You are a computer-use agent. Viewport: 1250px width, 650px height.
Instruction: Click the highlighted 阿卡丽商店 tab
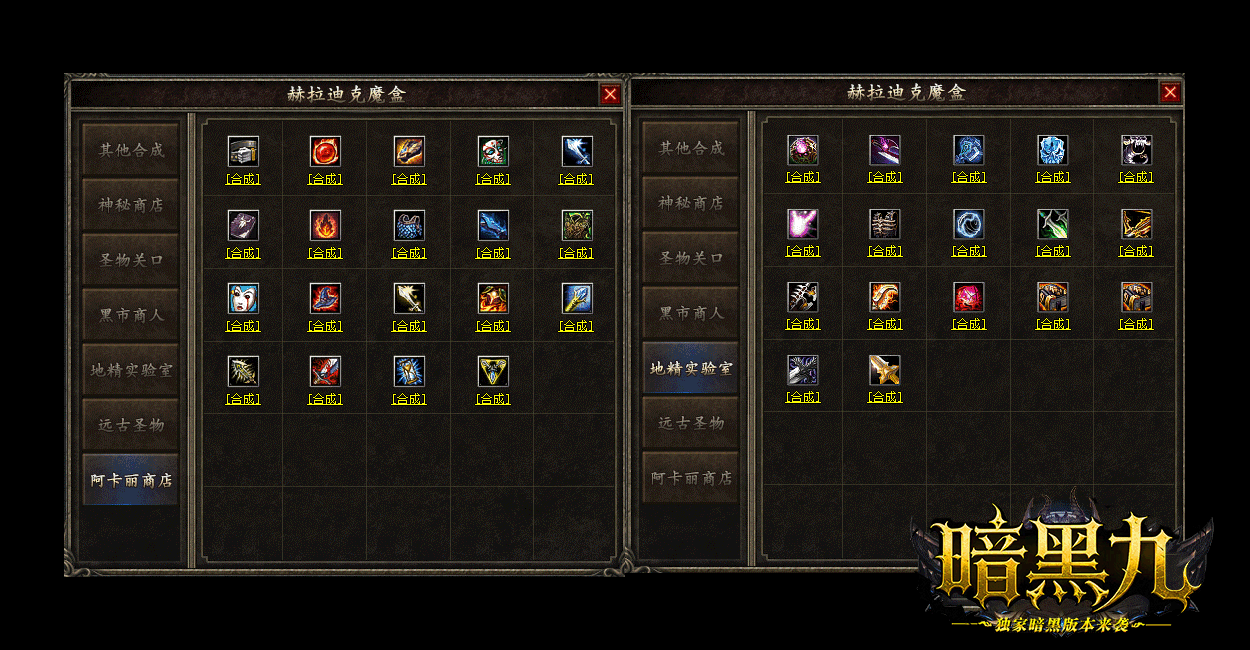pos(131,480)
